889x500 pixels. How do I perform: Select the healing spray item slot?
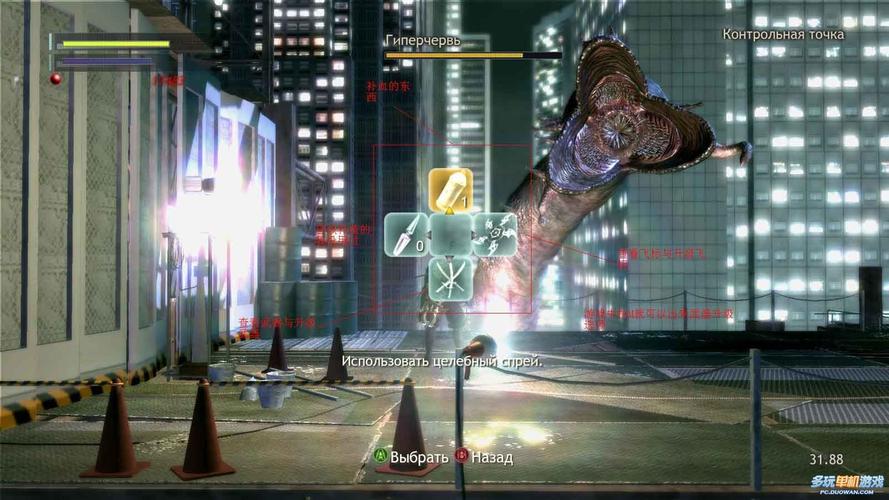tap(450, 190)
